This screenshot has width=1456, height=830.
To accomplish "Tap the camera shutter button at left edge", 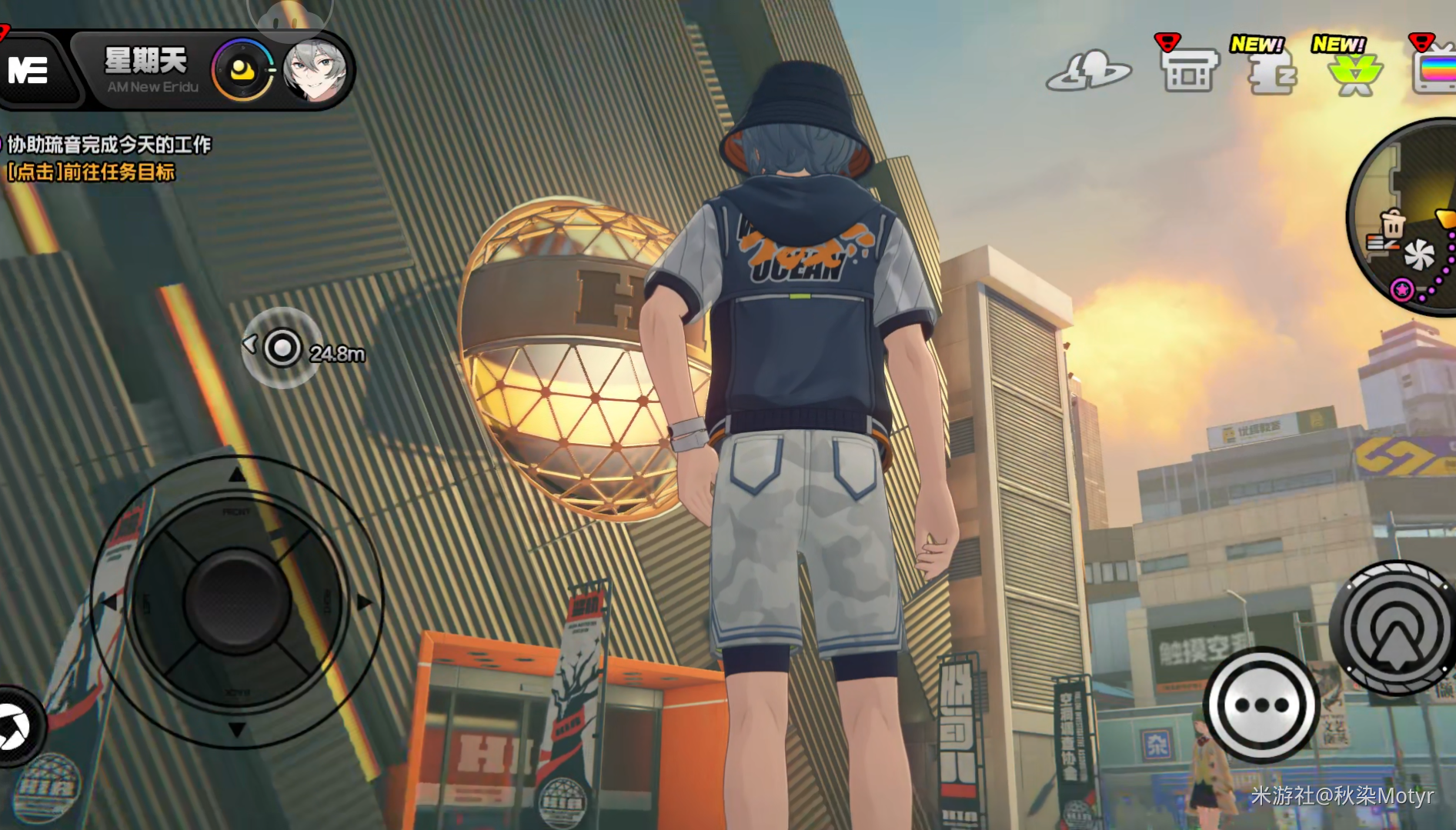I will coord(14,727).
